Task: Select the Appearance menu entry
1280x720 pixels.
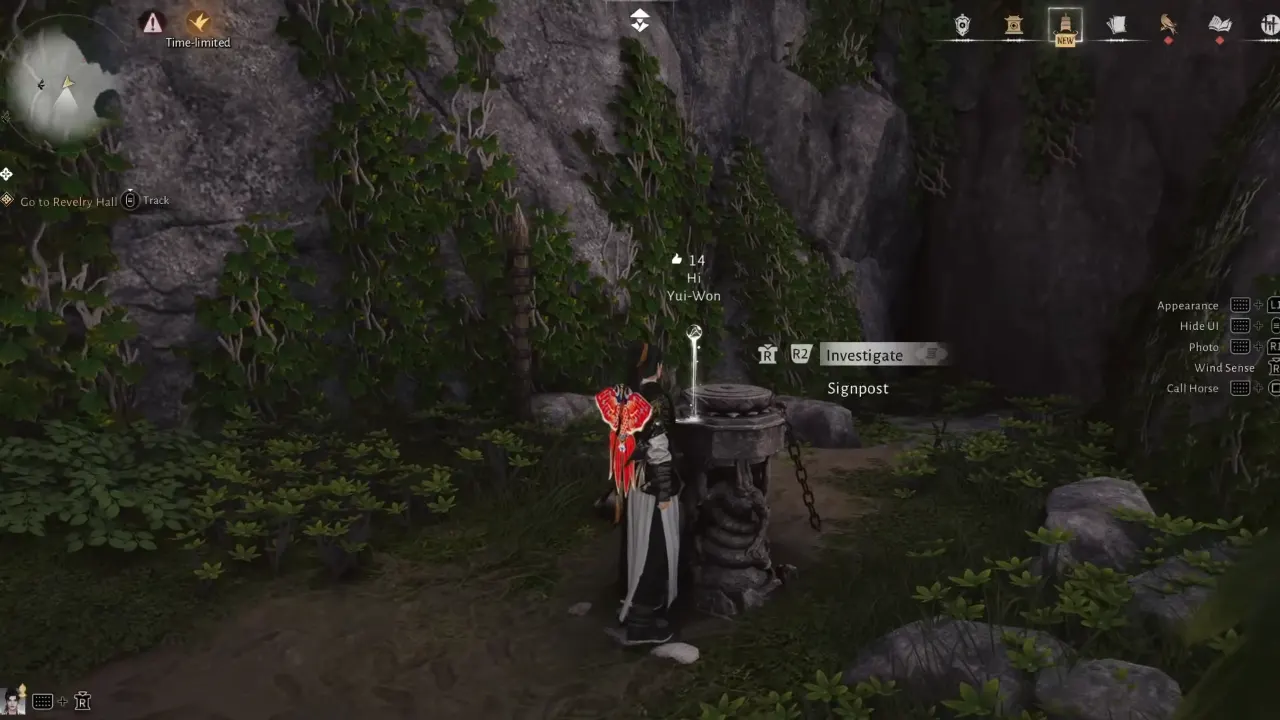Action: click(x=1188, y=305)
